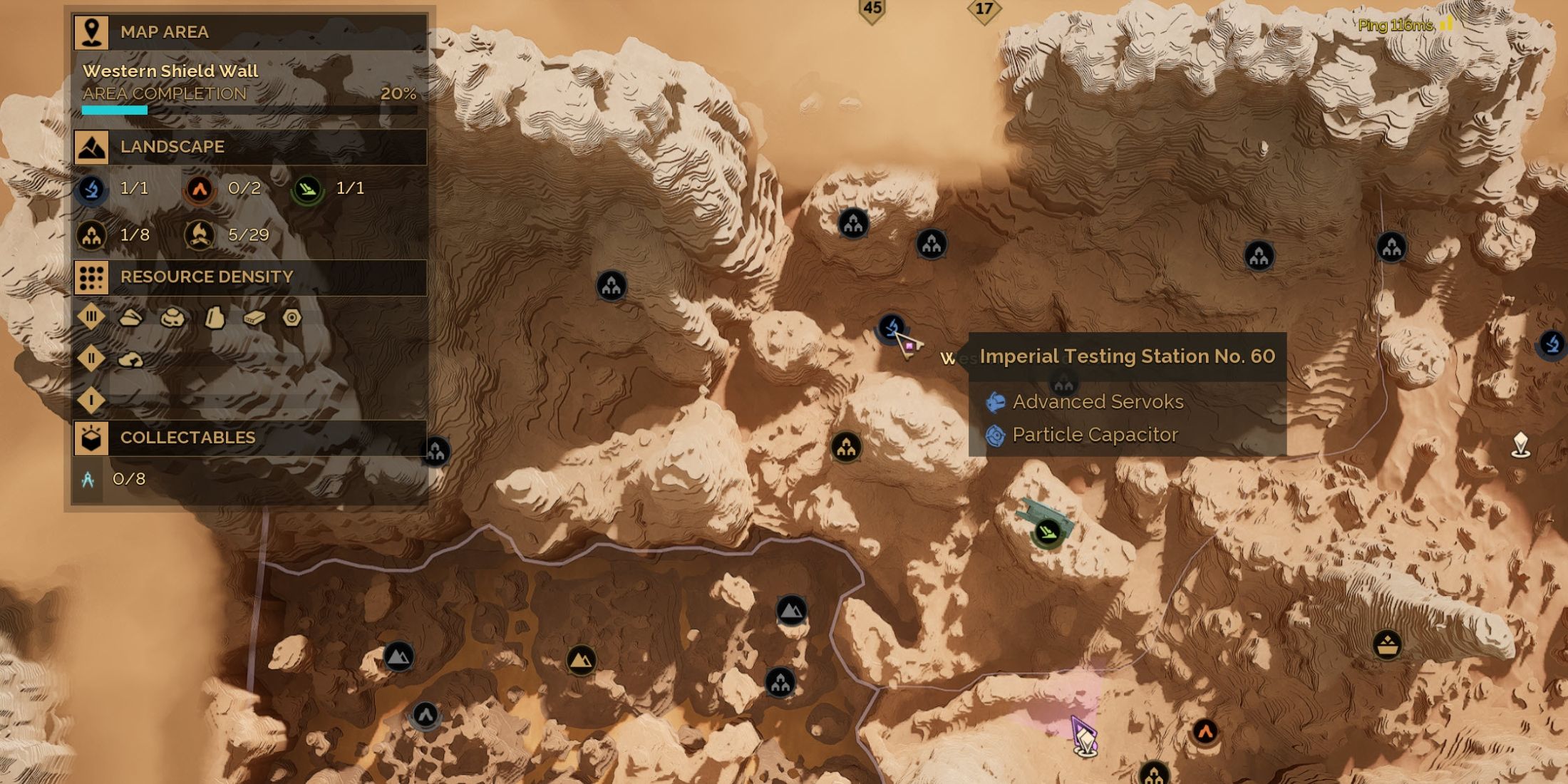Click the collectables icon showing 0/8
Image resolution: width=1568 pixels, height=784 pixels.
pyautogui.click(x=88, y=480)
